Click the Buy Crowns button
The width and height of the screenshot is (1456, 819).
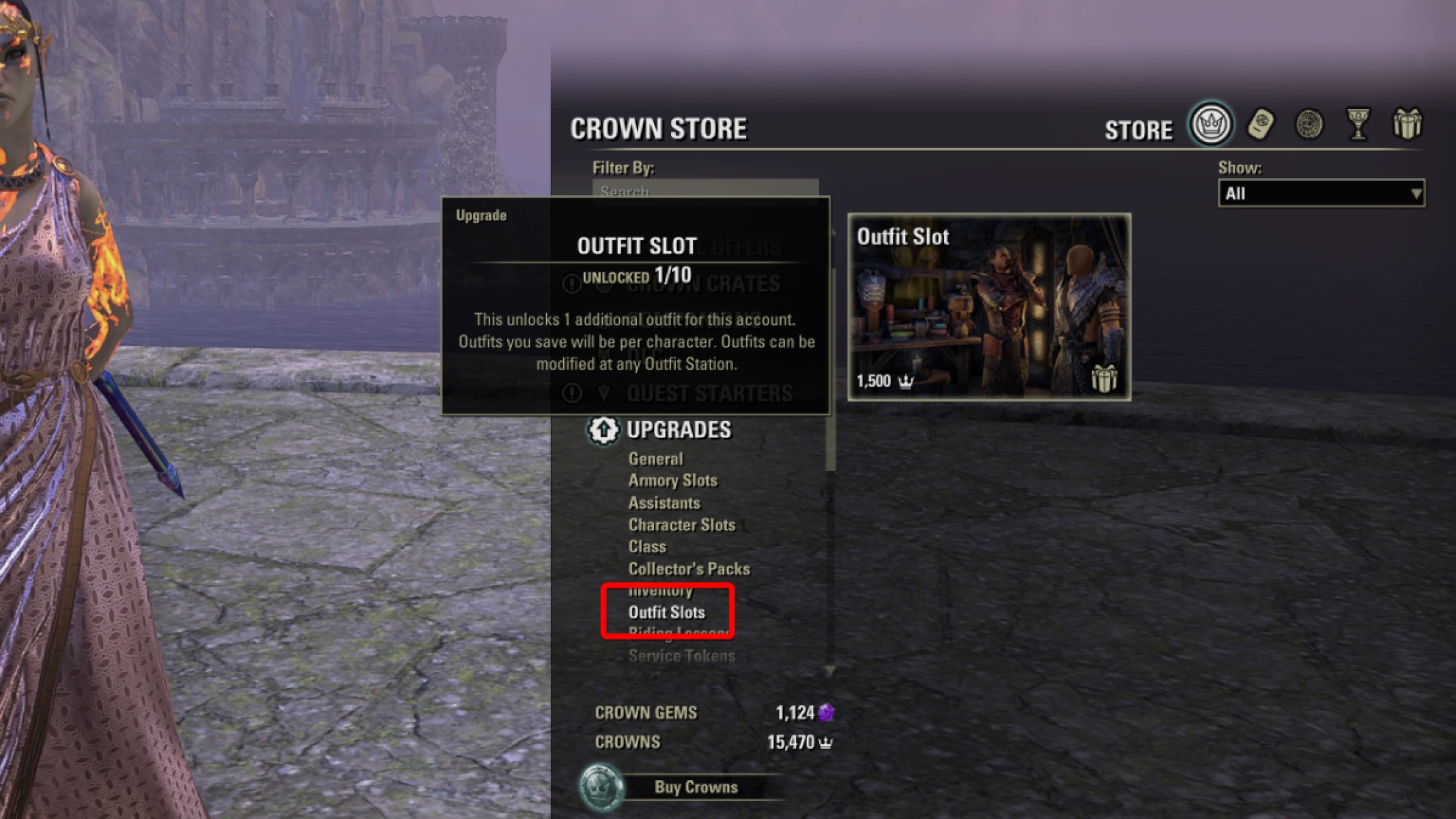pyautogui.click(x=696, y=786)
